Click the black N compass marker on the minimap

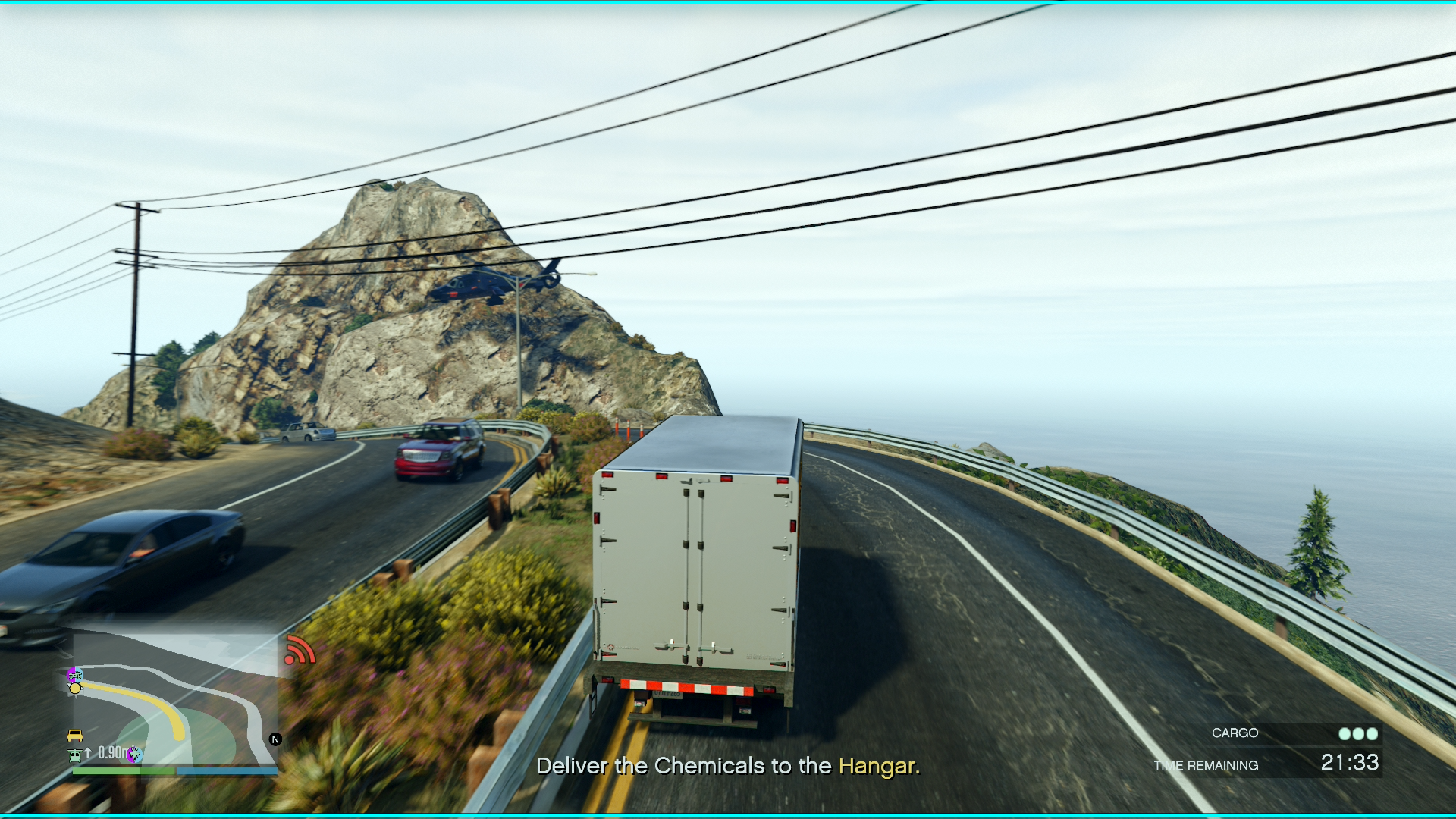(275, 739)
